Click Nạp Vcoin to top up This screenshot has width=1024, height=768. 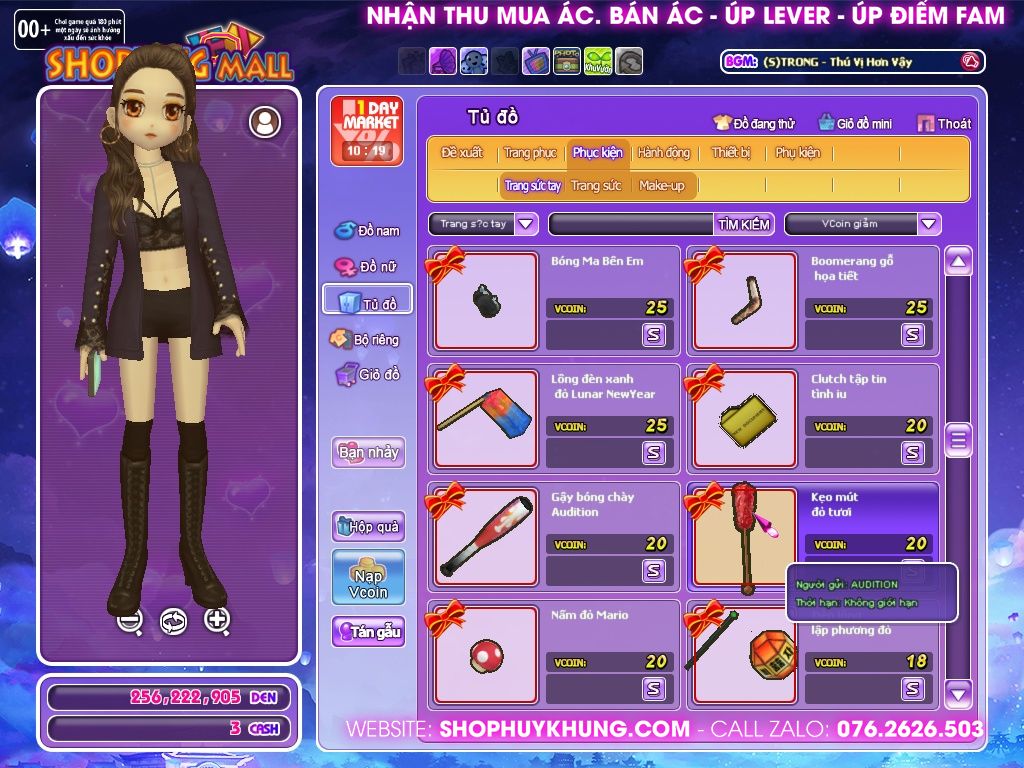click(368, 577)
